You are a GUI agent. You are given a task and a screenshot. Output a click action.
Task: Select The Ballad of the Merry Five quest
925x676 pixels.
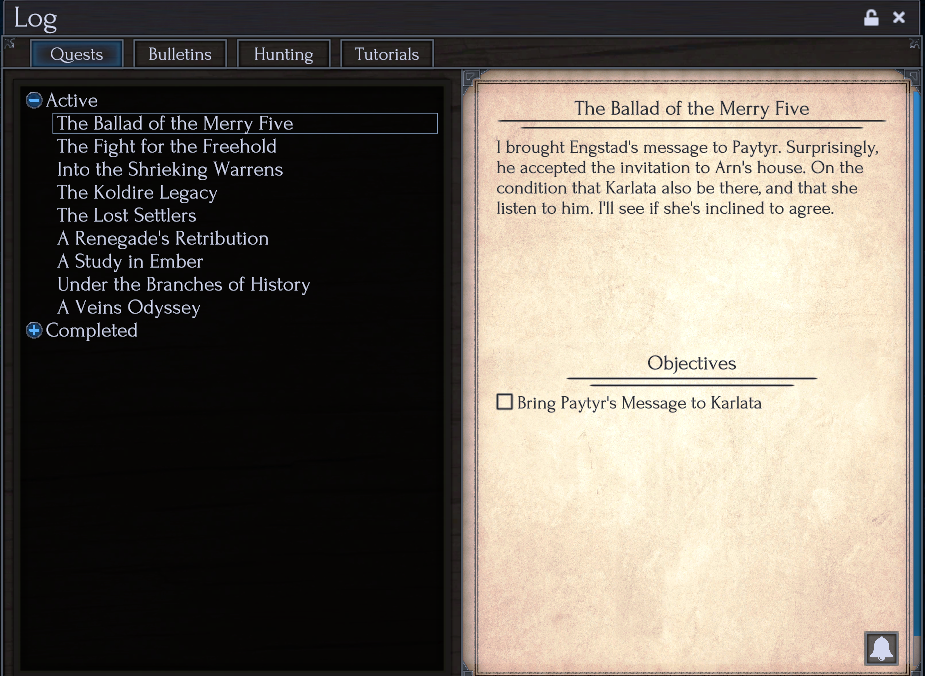point(175,124)
